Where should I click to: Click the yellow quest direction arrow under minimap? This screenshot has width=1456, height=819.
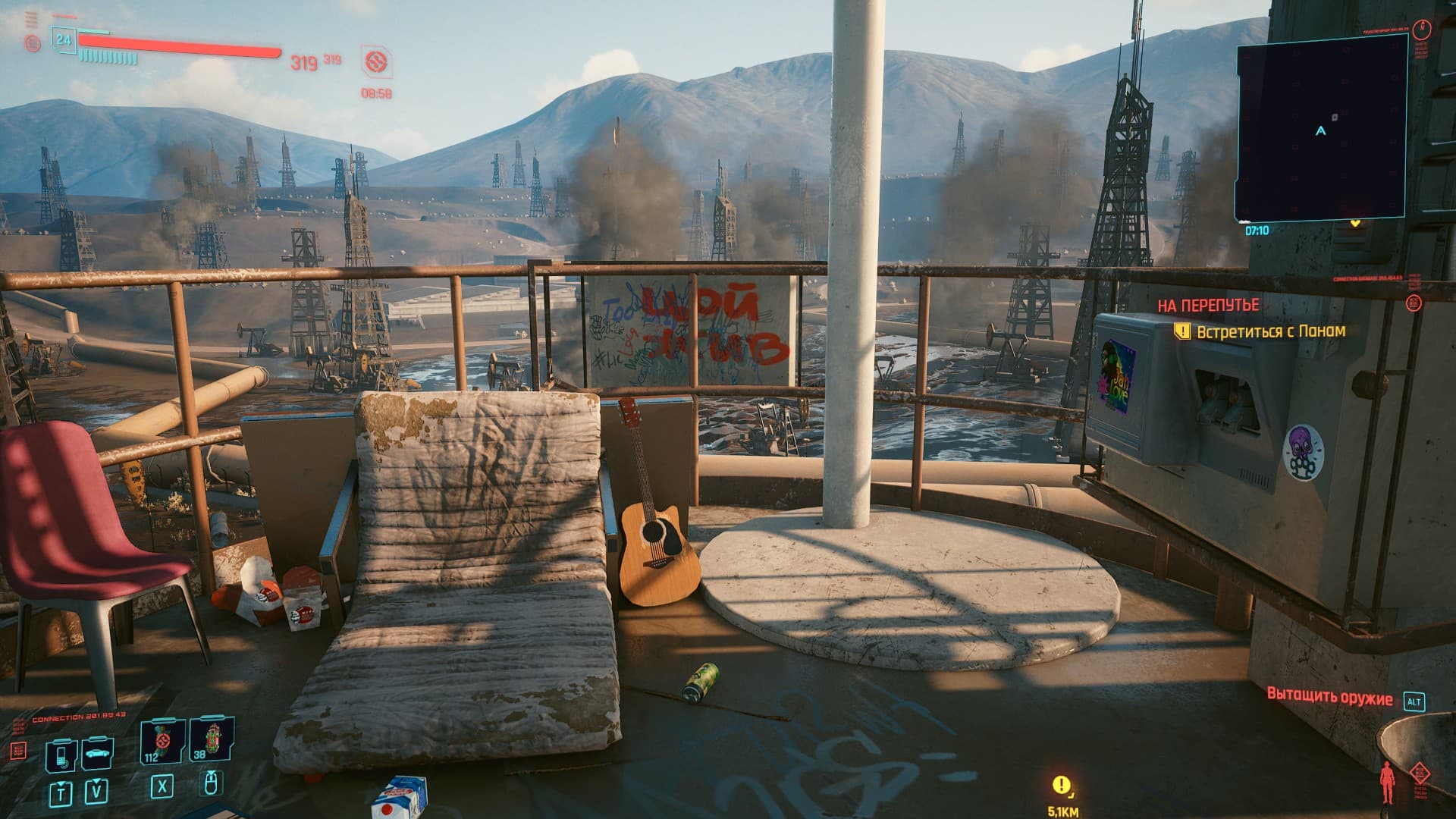[1356, 224]
